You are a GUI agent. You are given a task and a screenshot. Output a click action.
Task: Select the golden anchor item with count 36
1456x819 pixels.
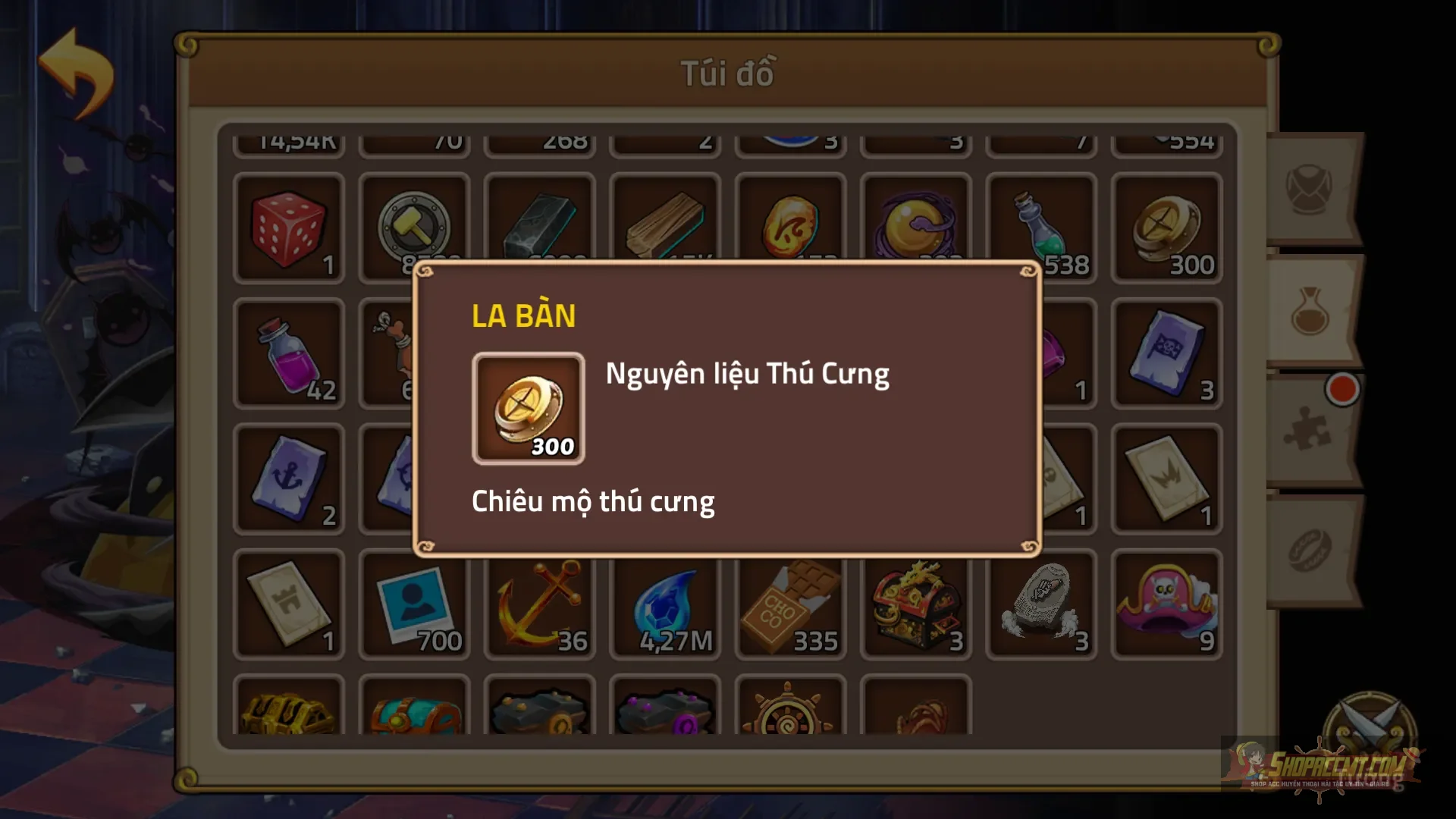click(538, 603)
